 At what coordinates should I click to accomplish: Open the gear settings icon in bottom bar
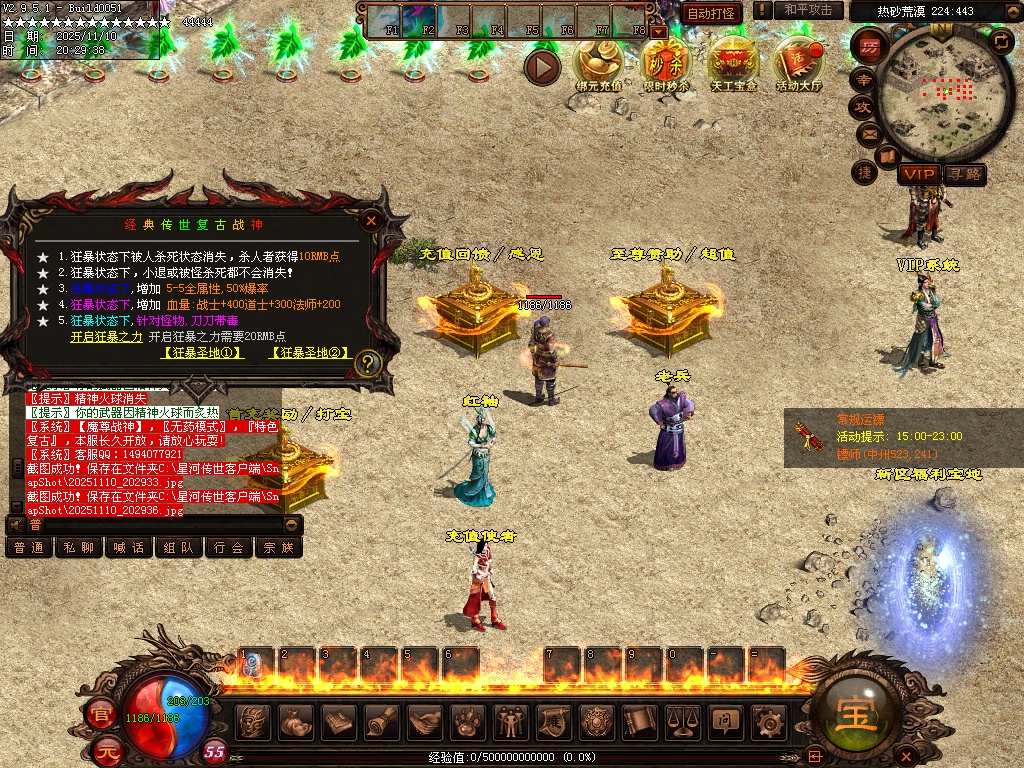point(767,720)
